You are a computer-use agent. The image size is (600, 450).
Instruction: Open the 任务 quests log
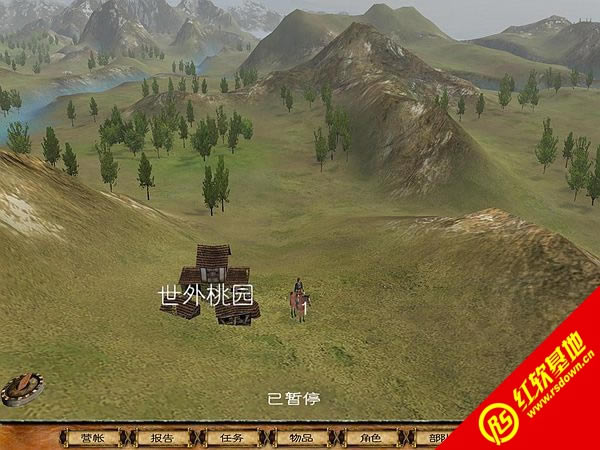tap(232, 438)
